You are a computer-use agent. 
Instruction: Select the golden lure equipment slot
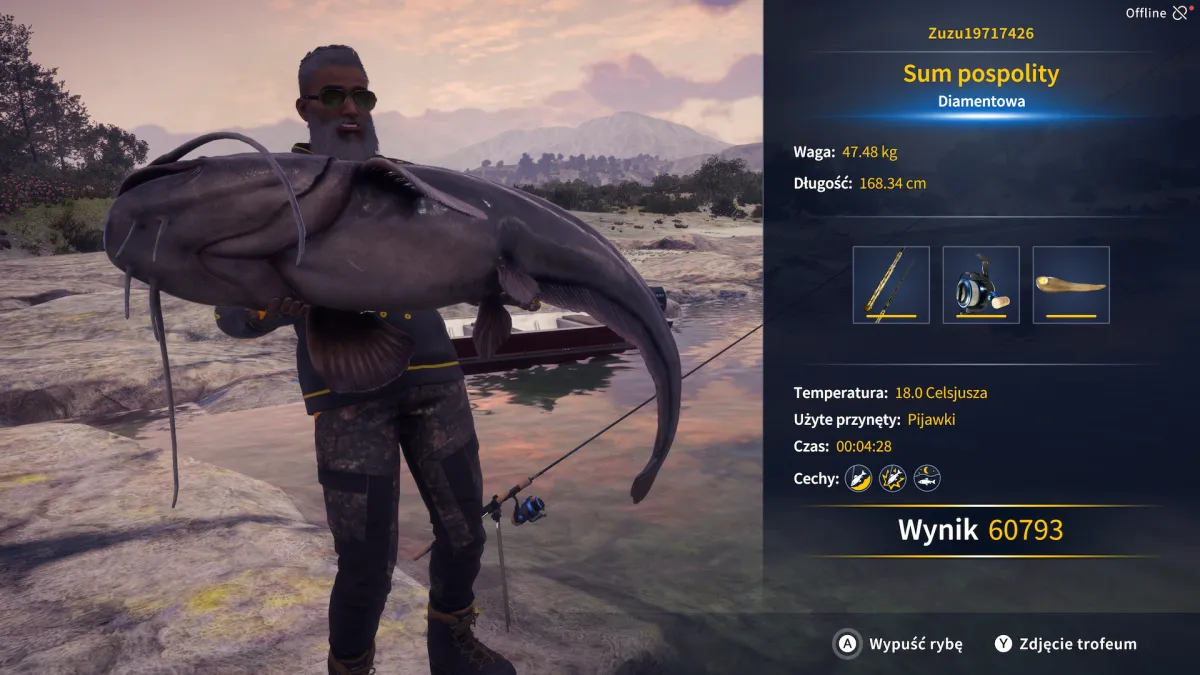1071,285
